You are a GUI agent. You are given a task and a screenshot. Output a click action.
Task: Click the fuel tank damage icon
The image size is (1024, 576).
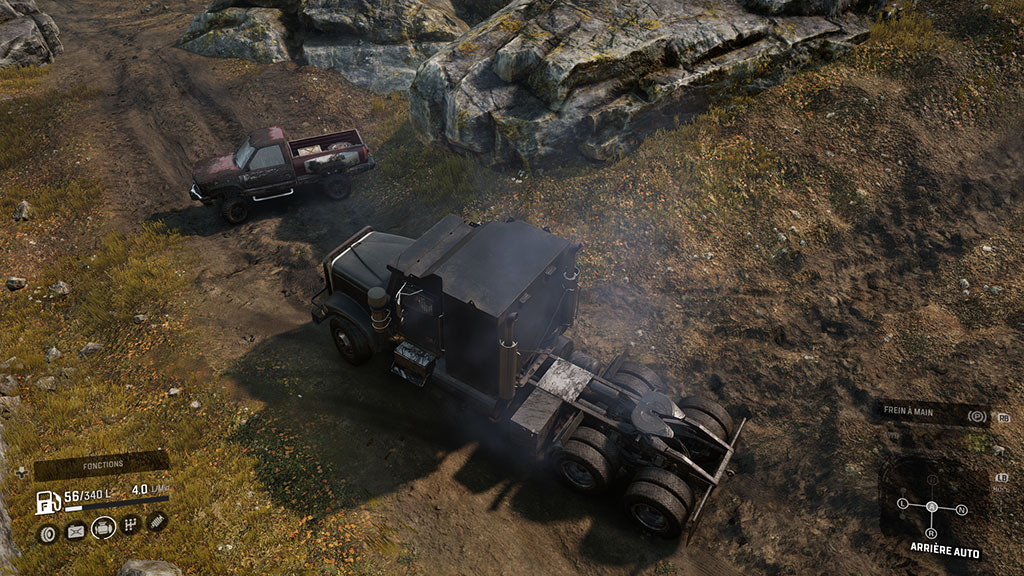[75, 532]
